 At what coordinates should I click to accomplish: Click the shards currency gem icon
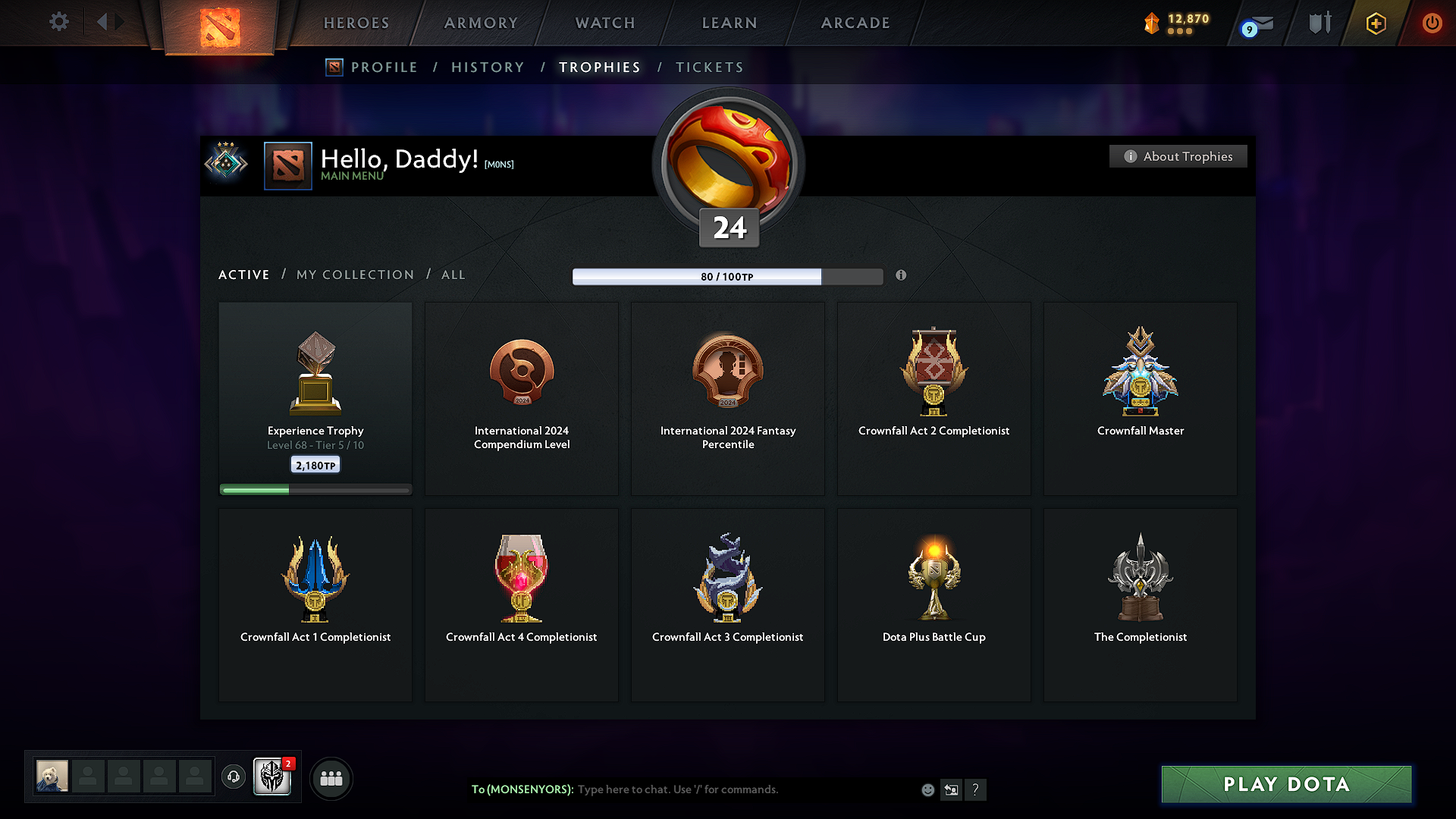(1151, 23)
